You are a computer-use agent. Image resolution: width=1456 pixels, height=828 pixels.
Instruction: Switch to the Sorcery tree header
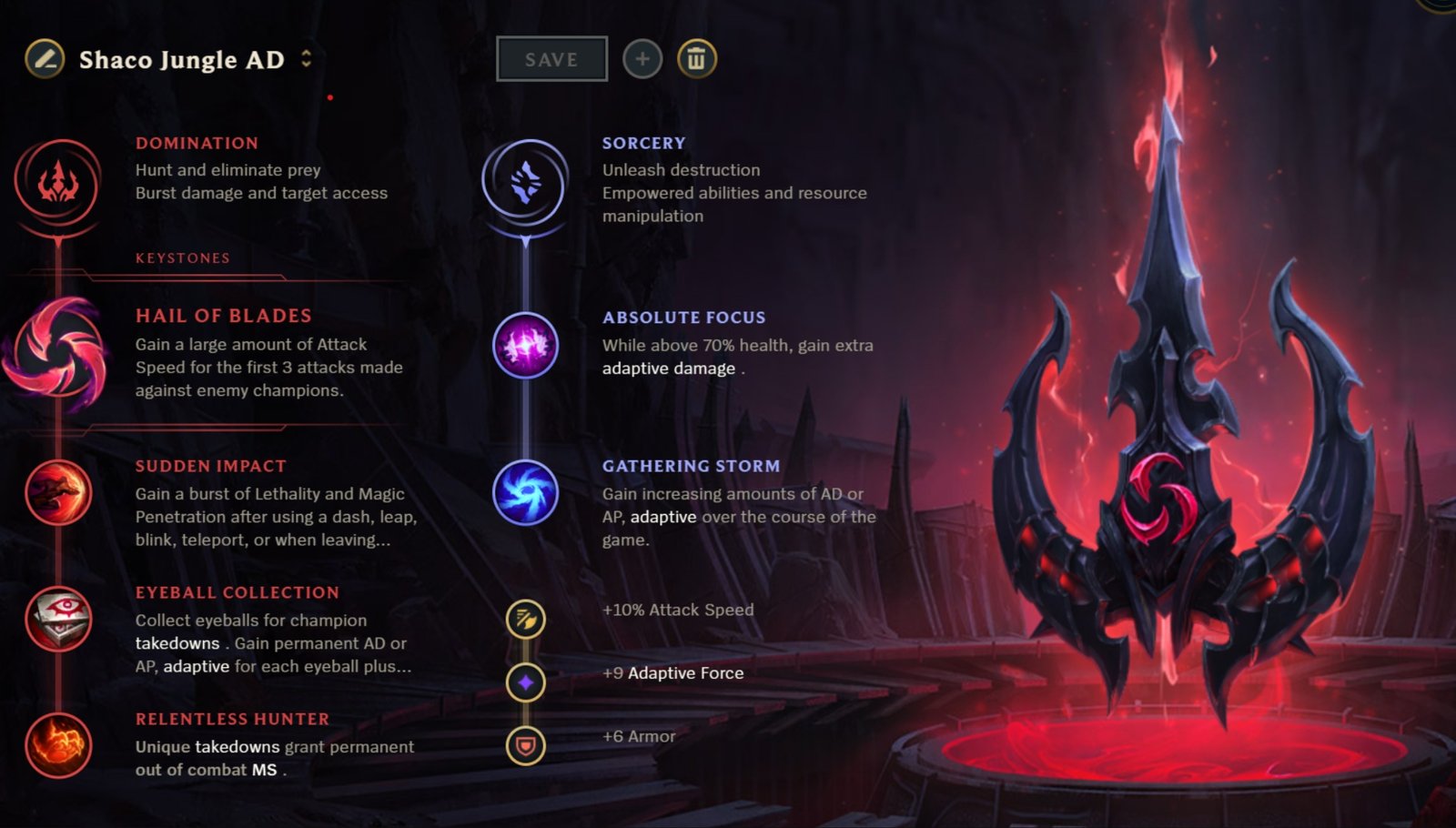643,143
